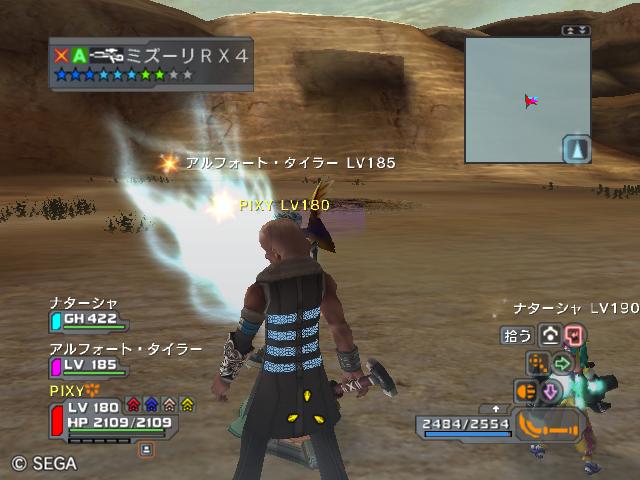Trigger the purple down-arrow action icon

click(550, 390)
